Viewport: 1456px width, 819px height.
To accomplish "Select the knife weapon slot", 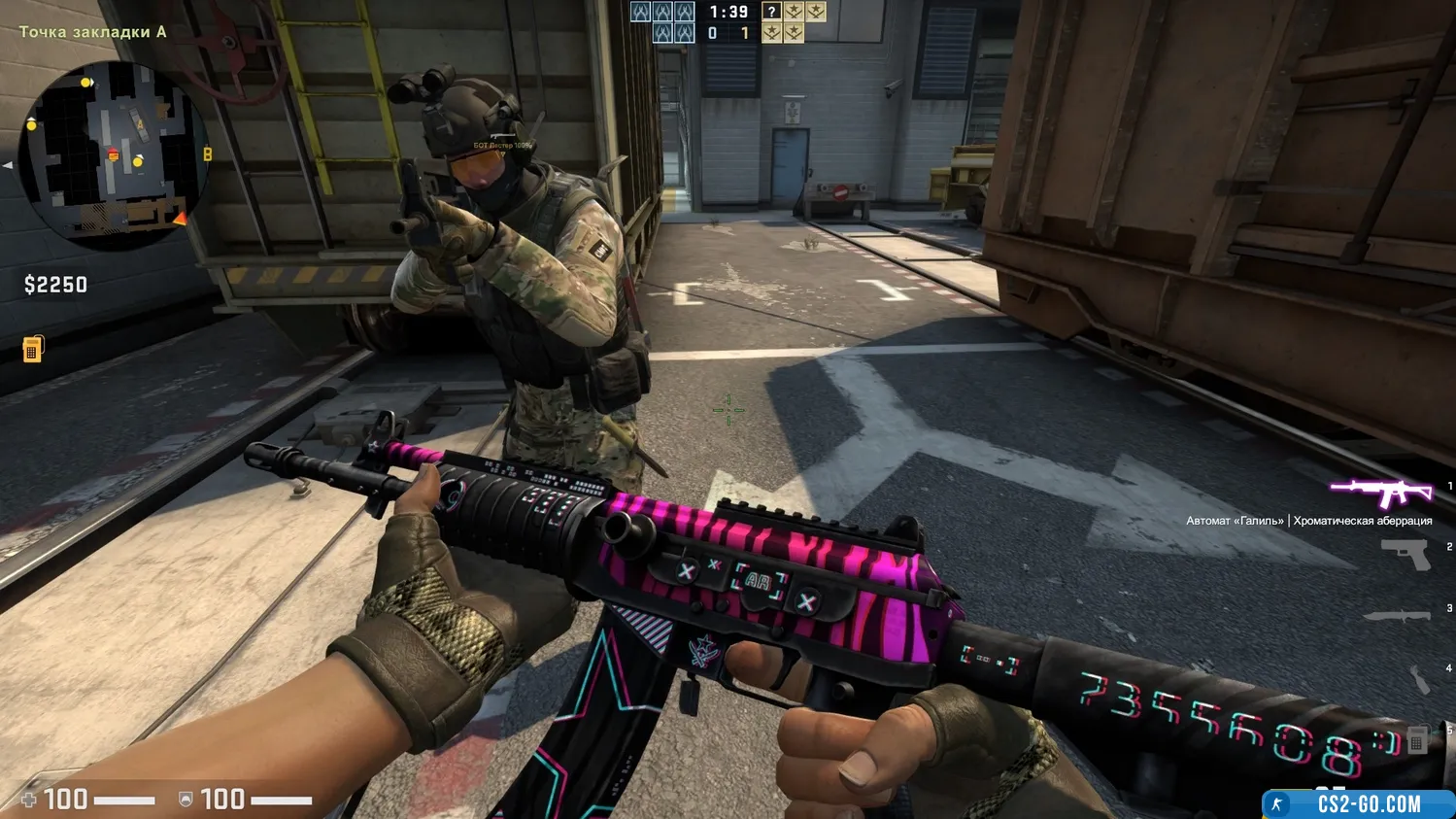I will (x=1397, y=615).
